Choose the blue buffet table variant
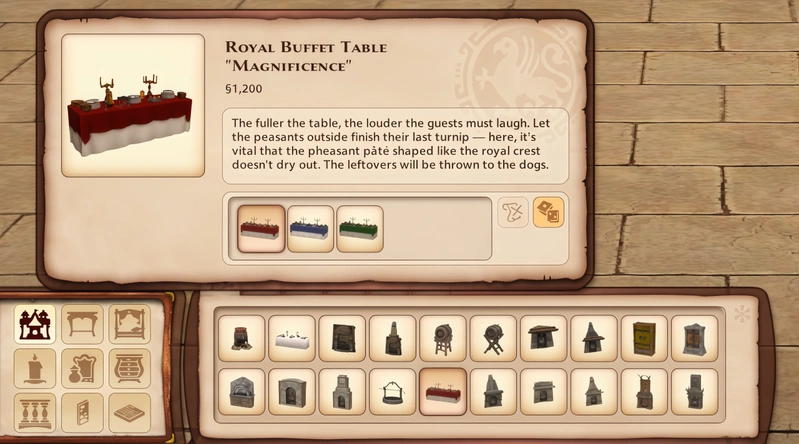The width and height of the screenshot is (799, 444). coord(311,229)
